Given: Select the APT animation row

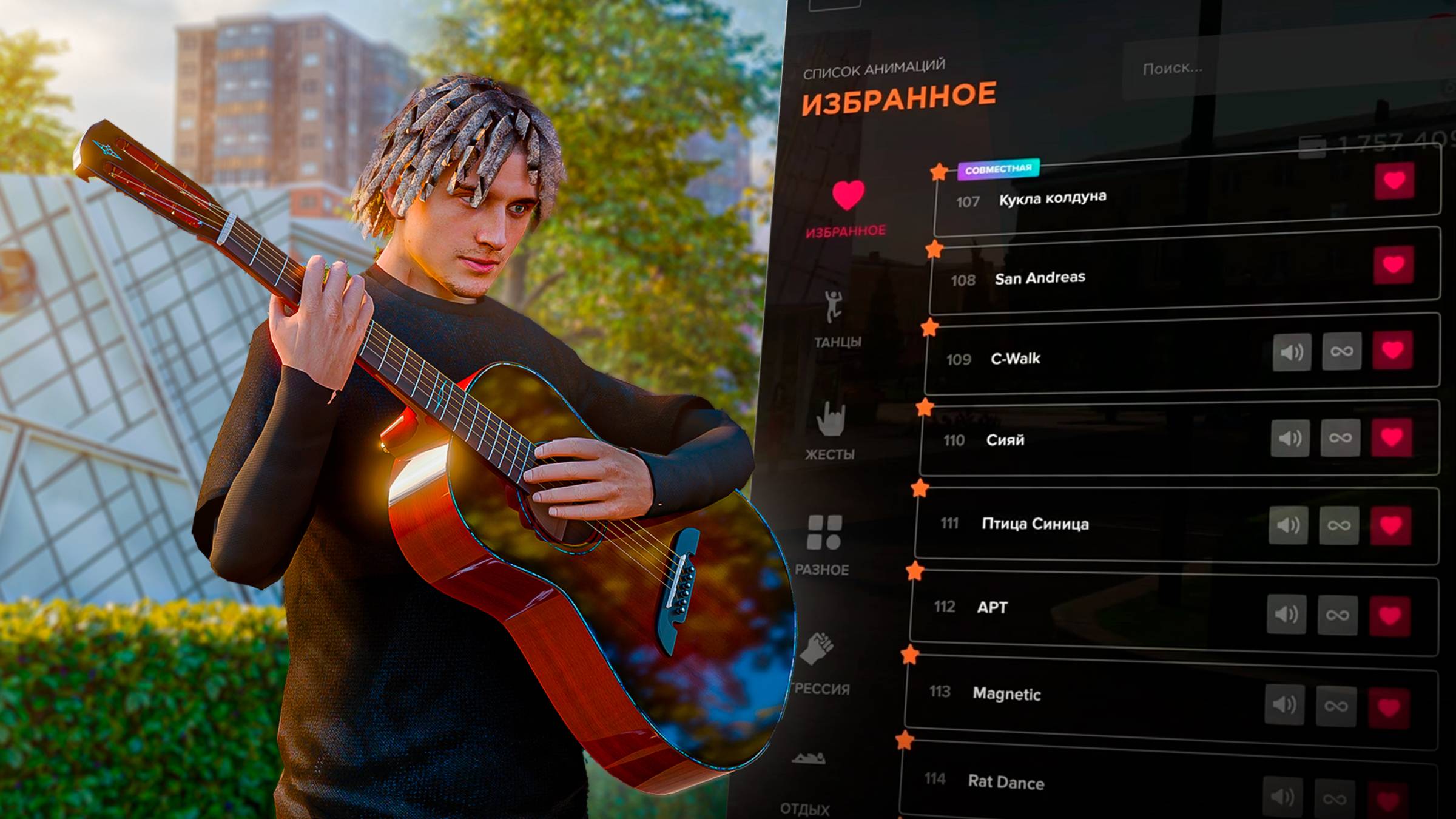Looking at the screenshot, I should 993,607.
